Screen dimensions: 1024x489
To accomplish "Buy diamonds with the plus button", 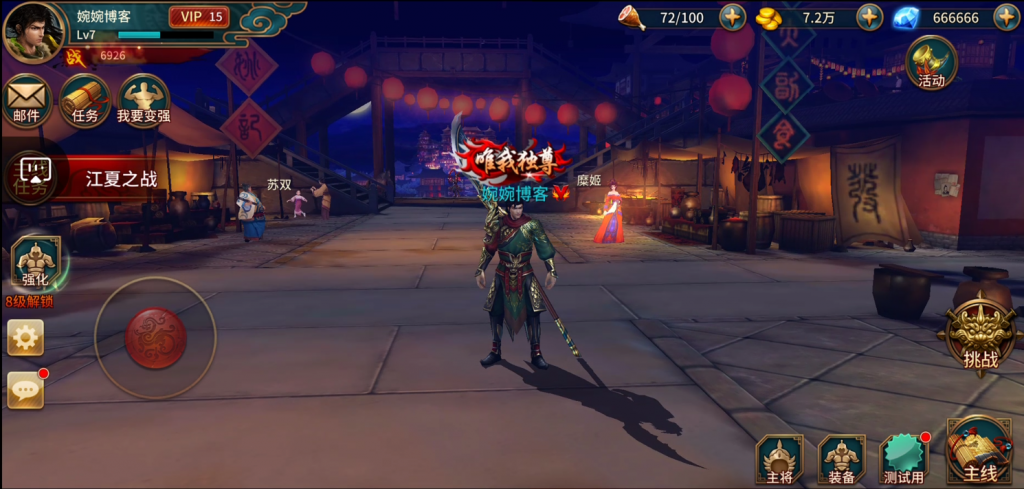I will click(1005, 17).
